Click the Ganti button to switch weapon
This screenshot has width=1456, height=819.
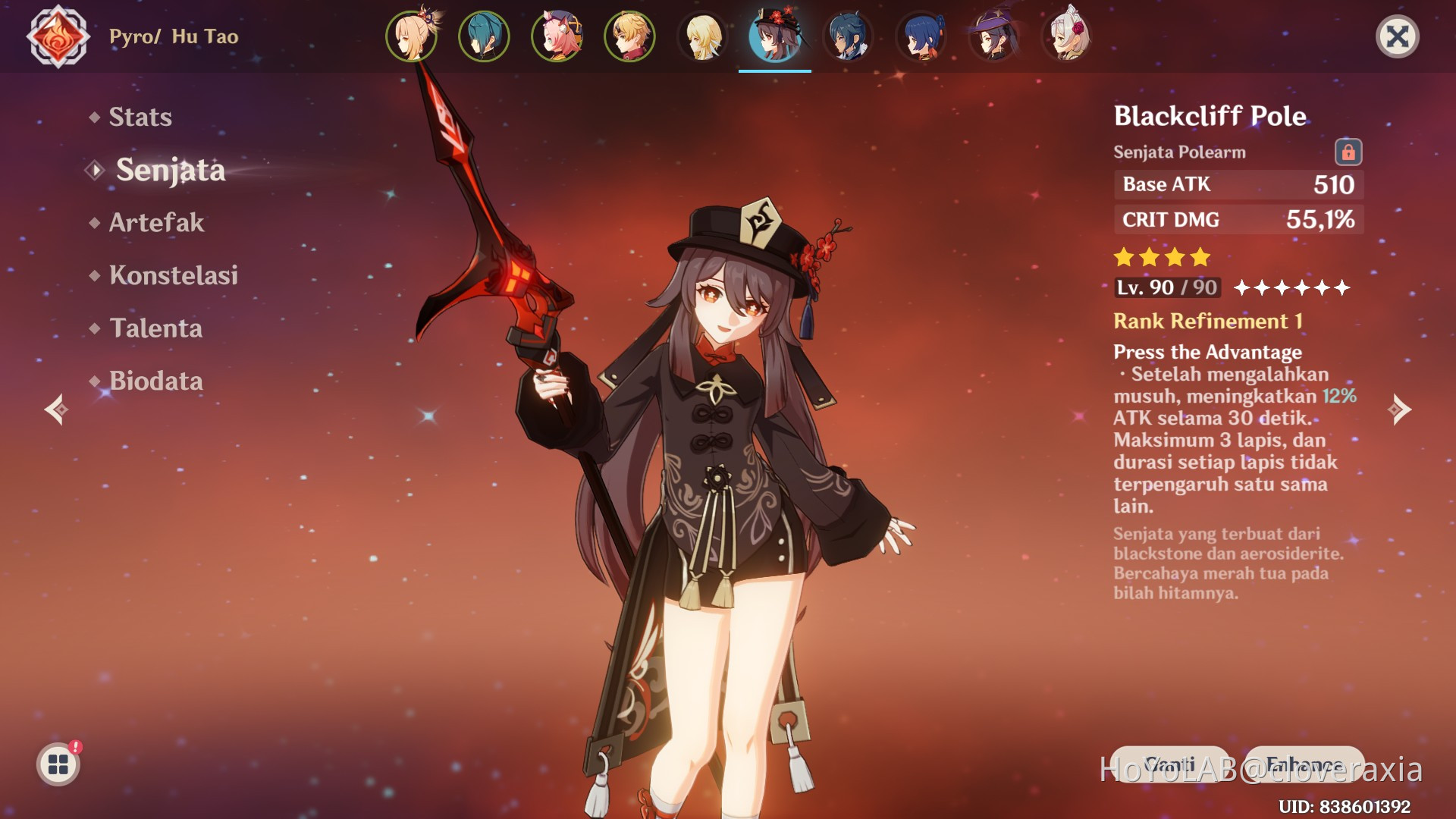[x=1169, y=764]
